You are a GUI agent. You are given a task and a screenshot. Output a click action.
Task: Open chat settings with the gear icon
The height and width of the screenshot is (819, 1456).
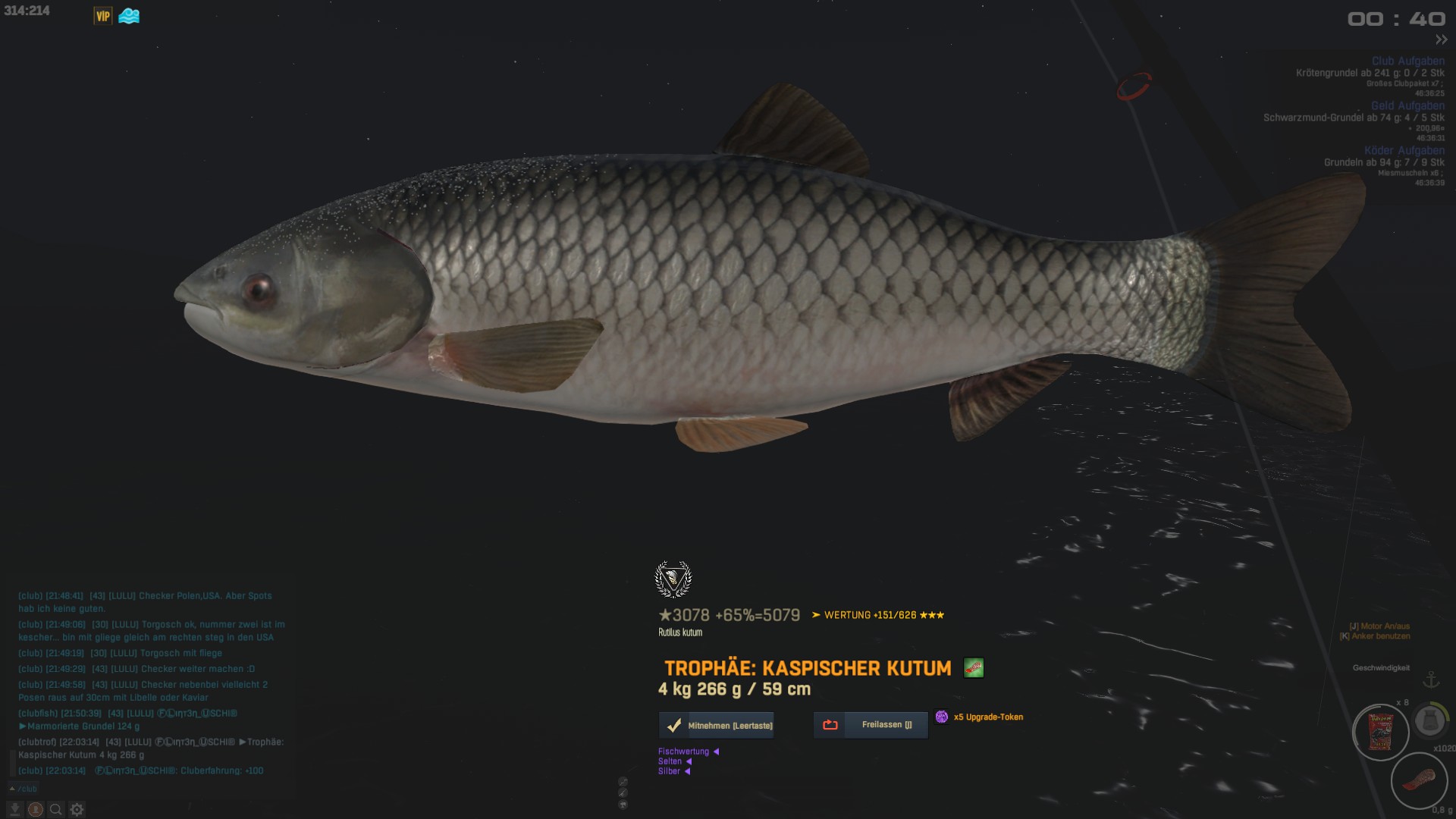pos(77,810)
